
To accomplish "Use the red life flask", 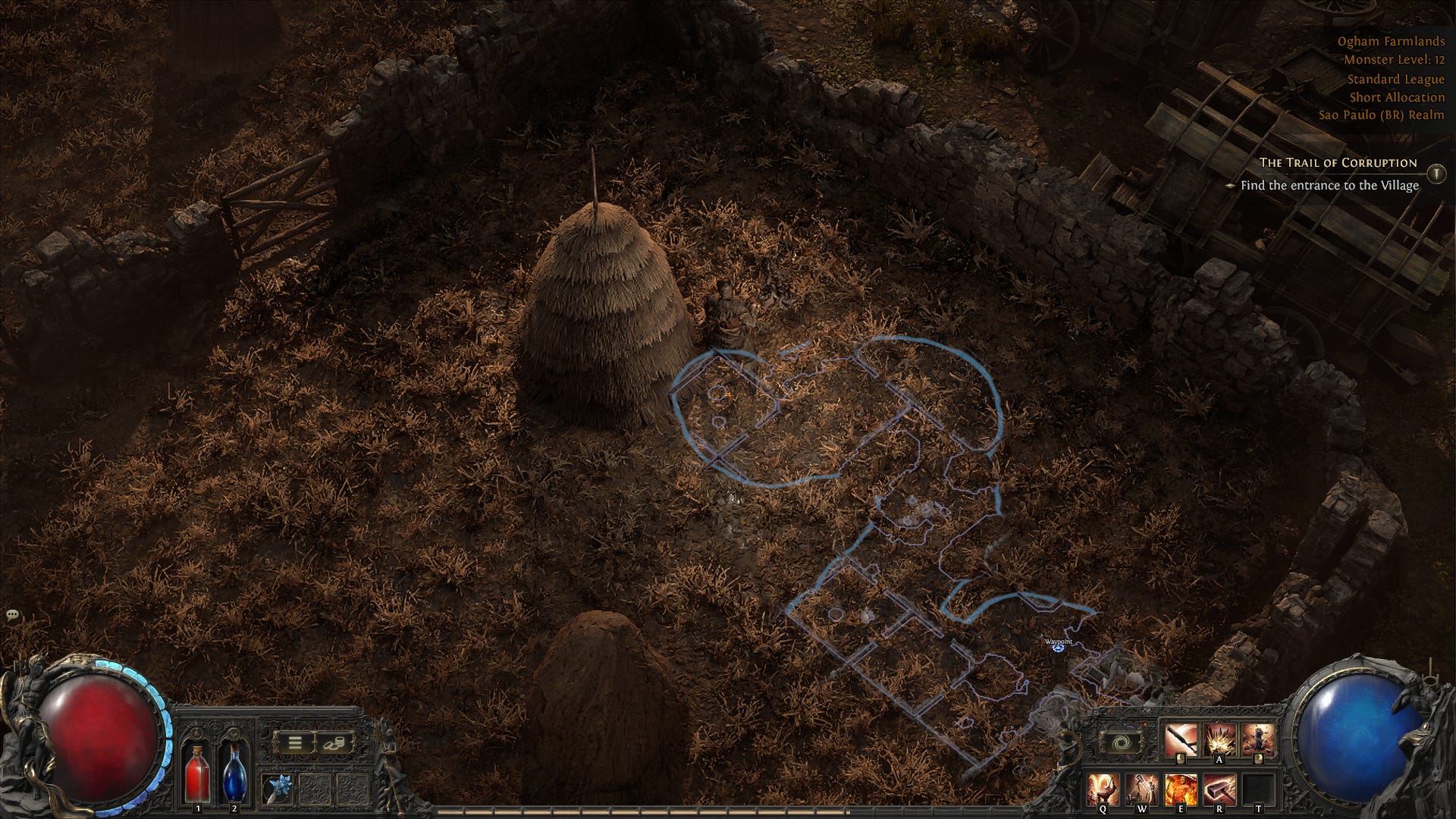I will point(199,772).
